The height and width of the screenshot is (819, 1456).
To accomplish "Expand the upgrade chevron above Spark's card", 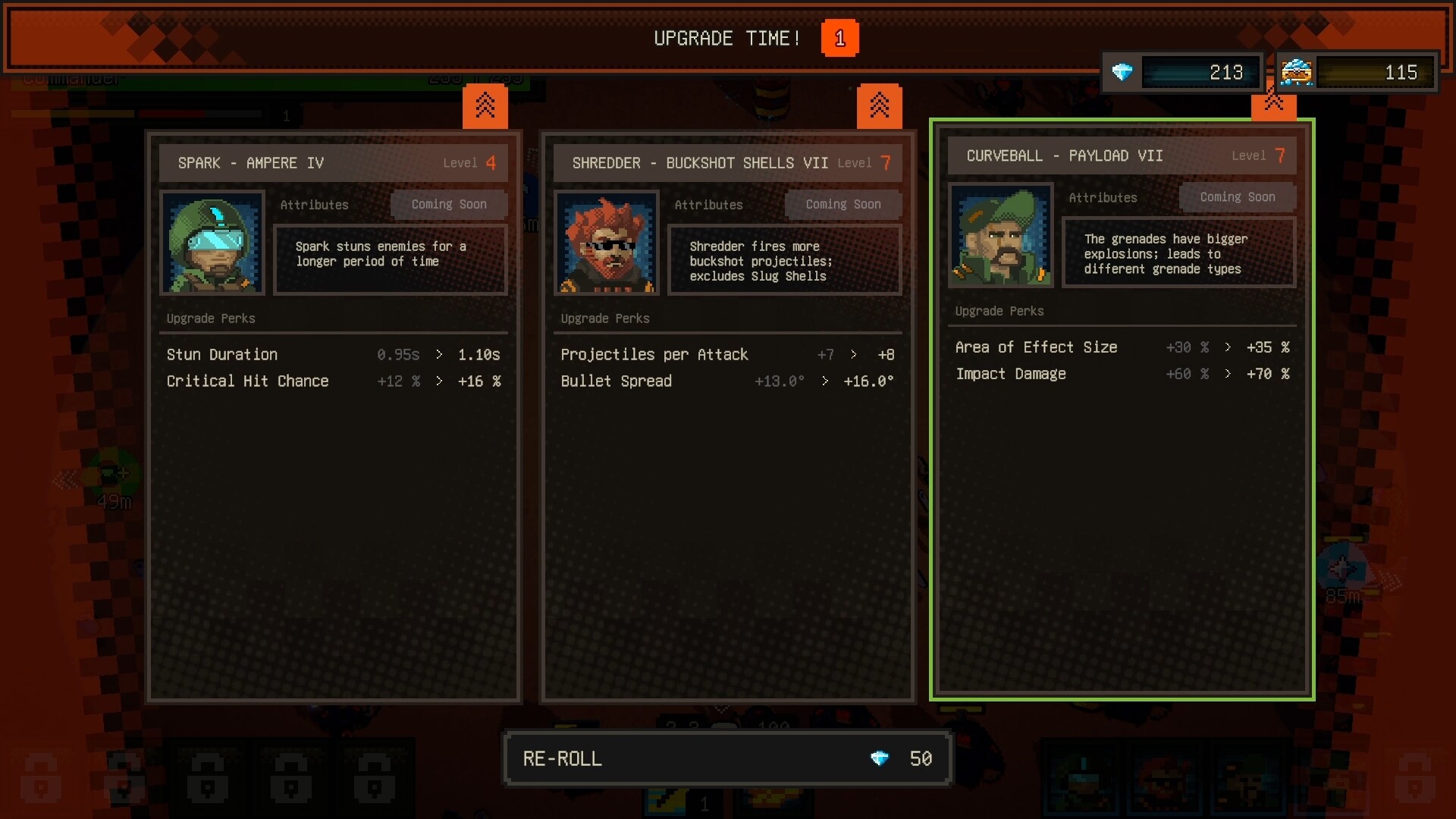I will tap(485, 105).
